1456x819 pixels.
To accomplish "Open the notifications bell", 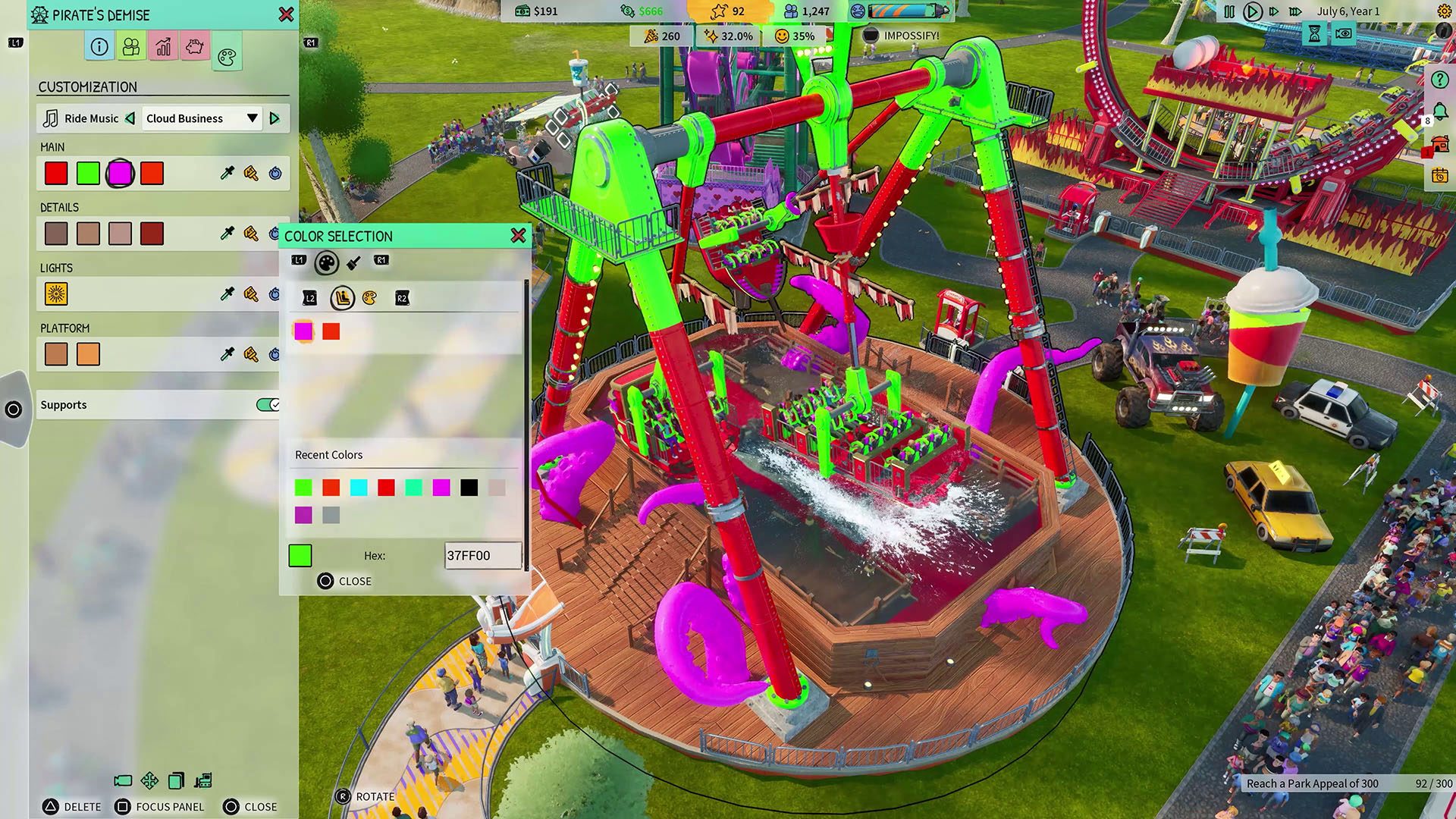I will 1439,112.
